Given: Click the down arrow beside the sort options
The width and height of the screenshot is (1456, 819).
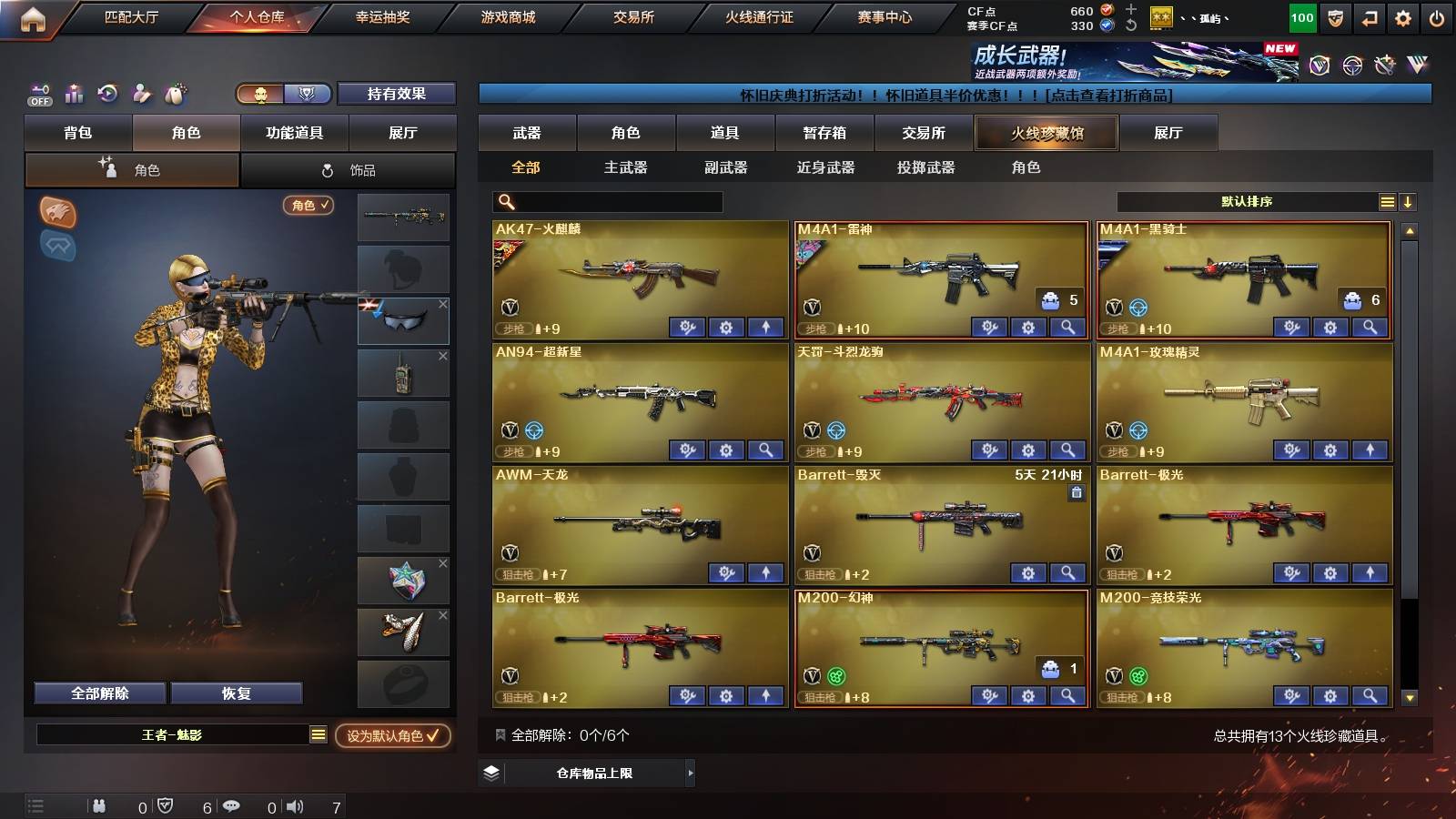Looking at the screenshot, I should [1408, 202].
